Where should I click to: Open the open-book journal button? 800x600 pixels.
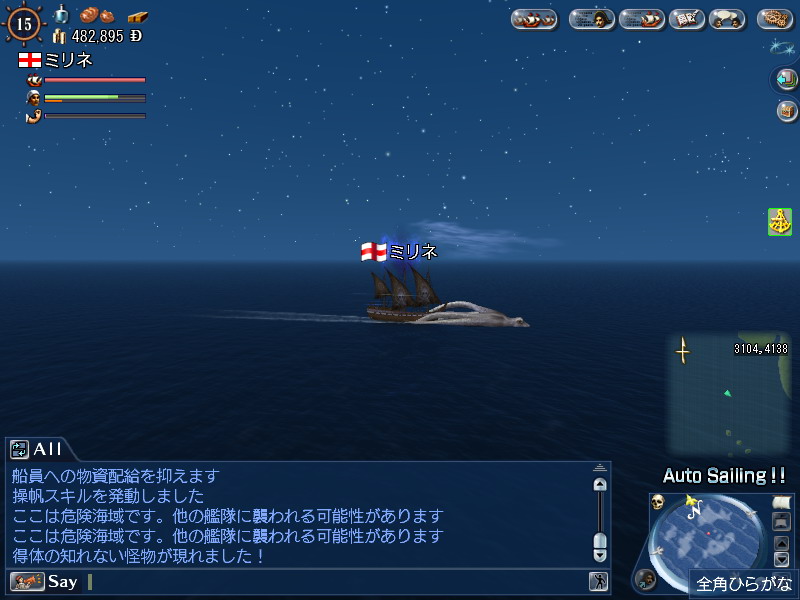pyautogui.click(x=686, y=19)
